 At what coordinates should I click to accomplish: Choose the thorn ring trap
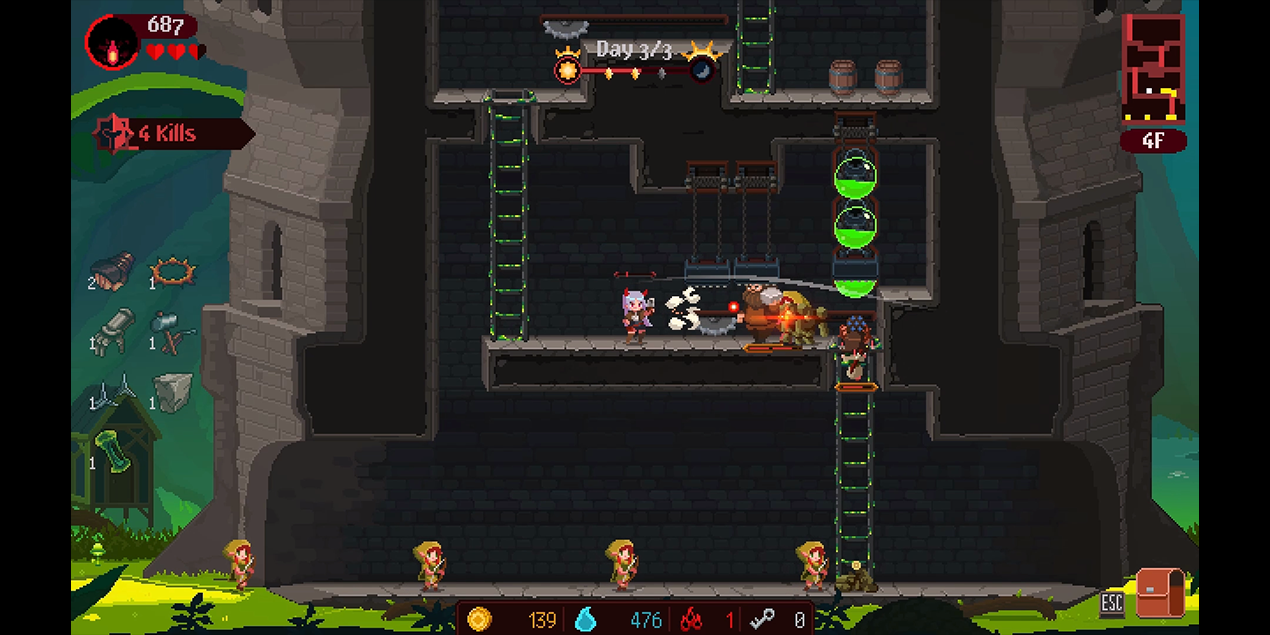(173, 270)
